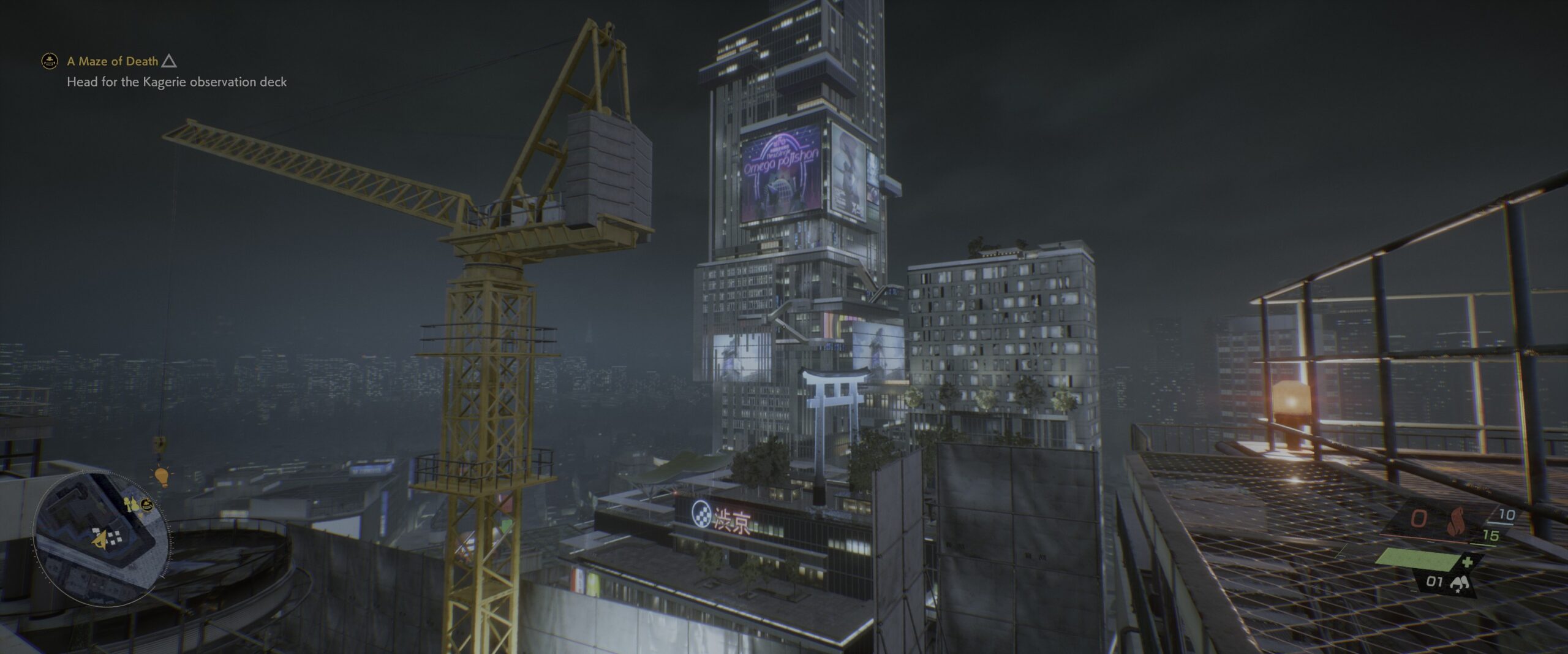Open the circular minimap
This screenshot has height=654, width=1568.
click(101, 538)
